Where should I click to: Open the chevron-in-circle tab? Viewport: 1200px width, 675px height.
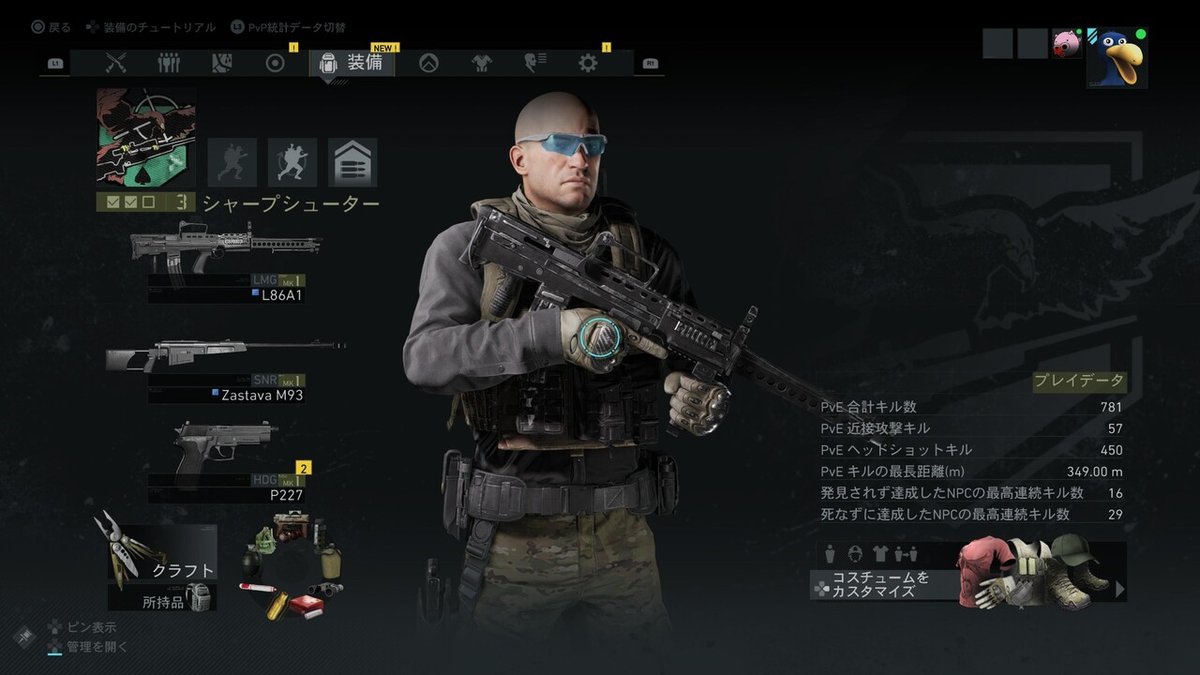pyautogui.click(x=428, y=63)
